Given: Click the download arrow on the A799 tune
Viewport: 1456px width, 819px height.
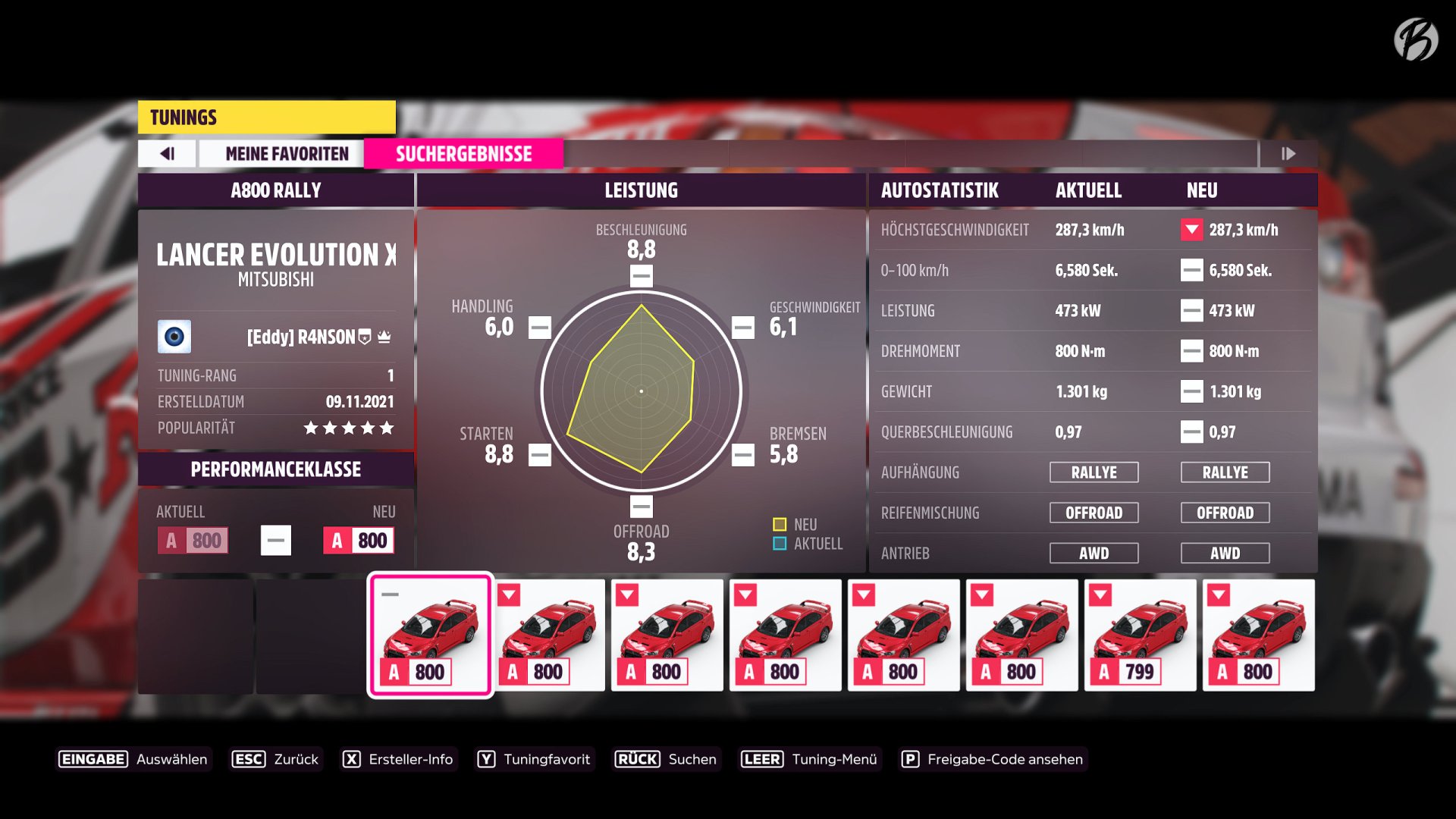Looking at the screenshot, I should [x=1101, y=595].
